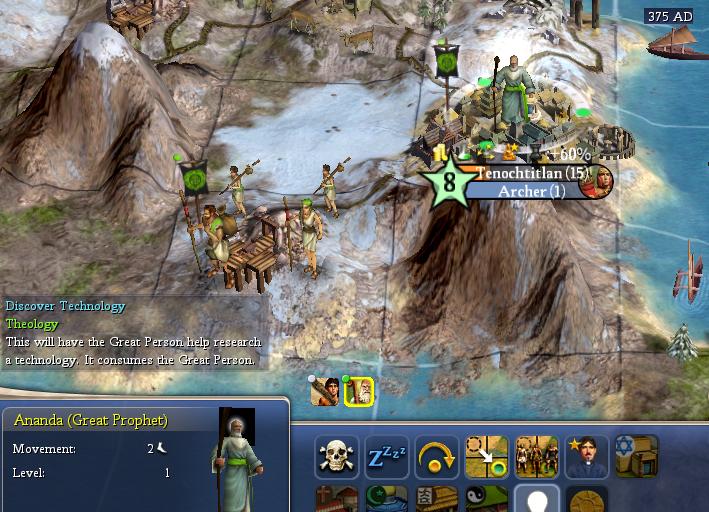Build the Star of David shrine icon
This screenshot has width=709, height=512.
637,457
